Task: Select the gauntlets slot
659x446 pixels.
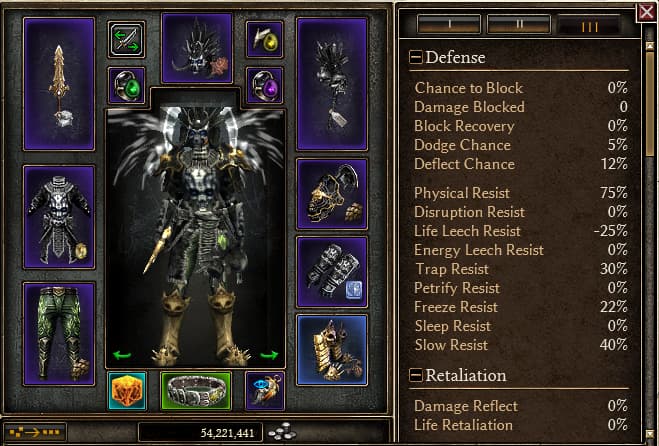Action: click(x=332, y=271)
